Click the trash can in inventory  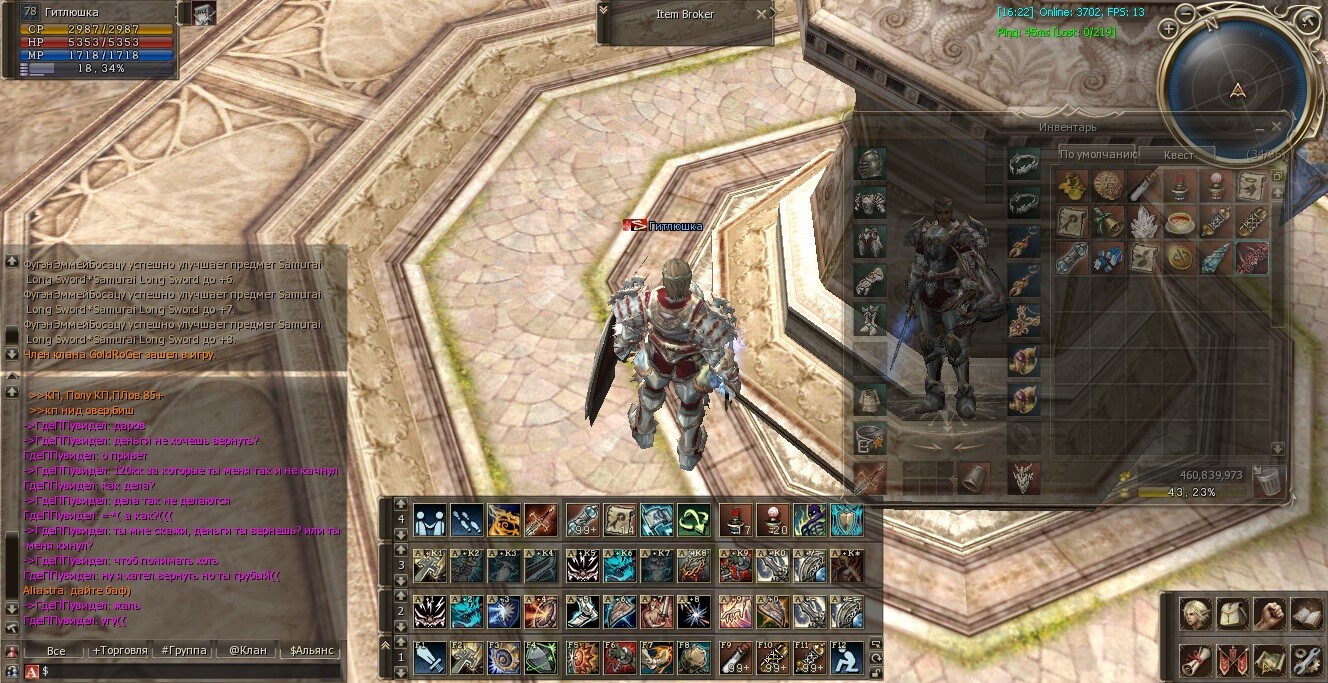(x=1265, y=481)
